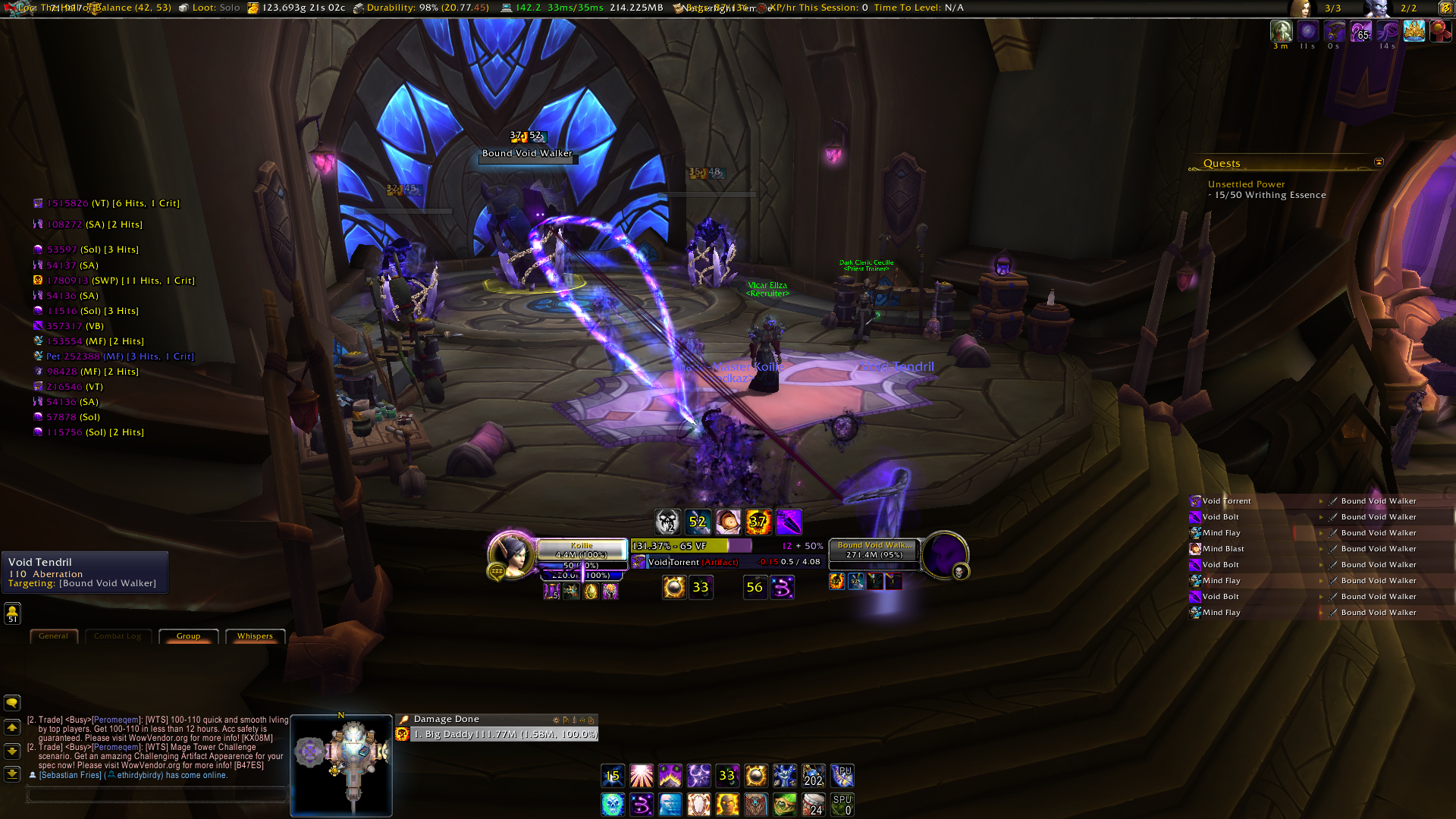This screenshot has width=1456, height=819.
Task: Click Koilie's player portrait
Action: (x=510, y=555)
